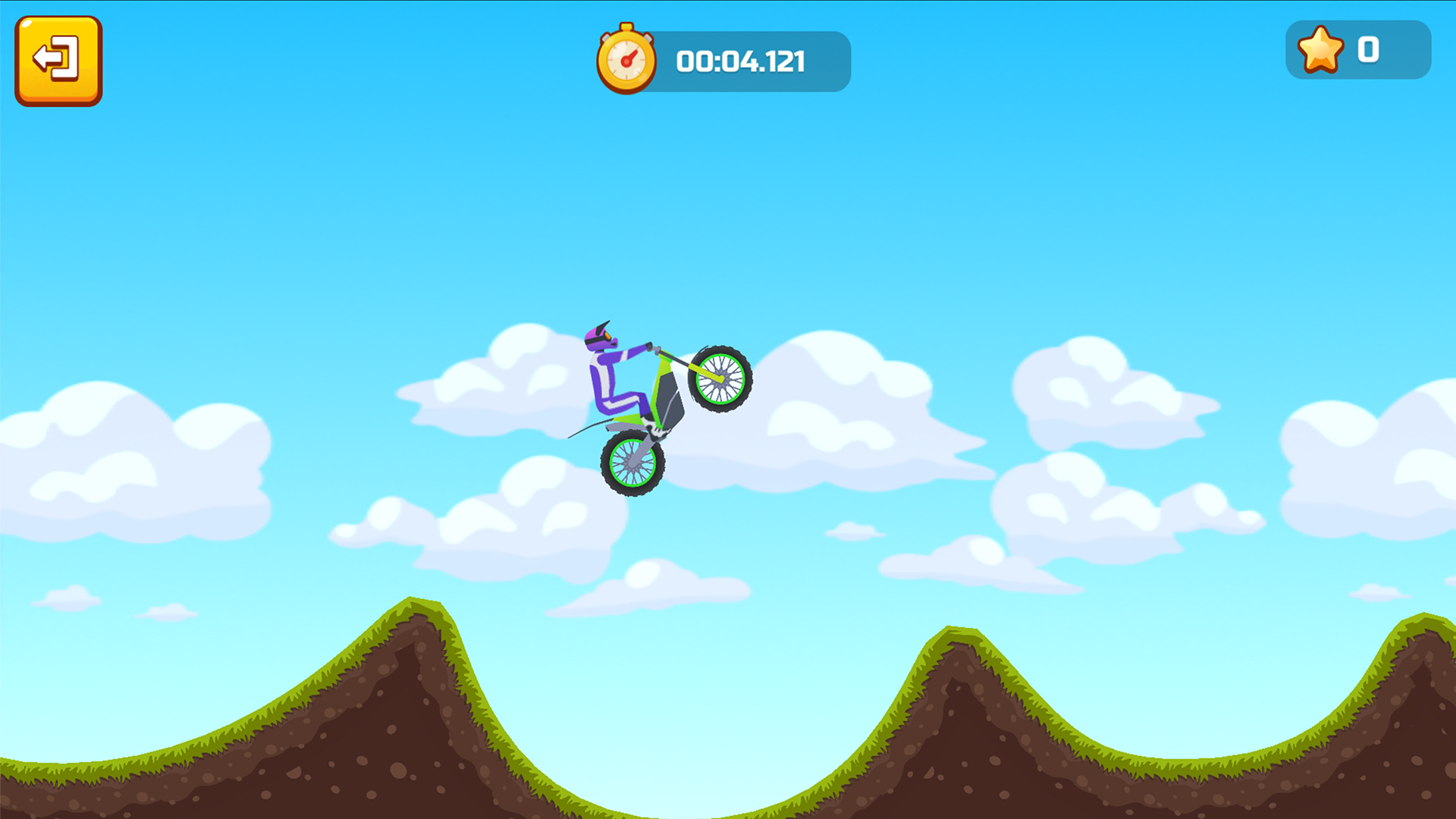Viewport: 1456px width, 819px height.
Task: Click the star icon in the score counter
Action: 1321,51
